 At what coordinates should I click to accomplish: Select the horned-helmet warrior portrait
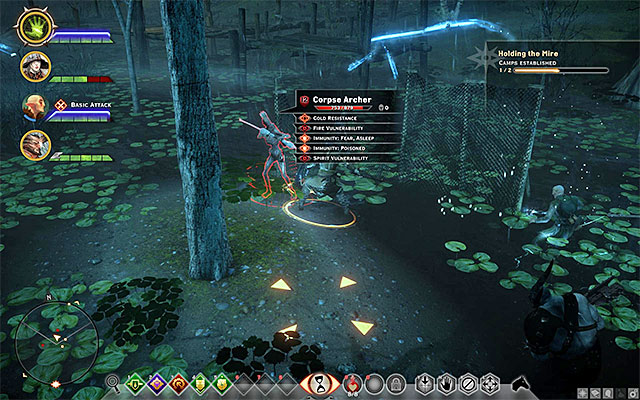[34, 144]
